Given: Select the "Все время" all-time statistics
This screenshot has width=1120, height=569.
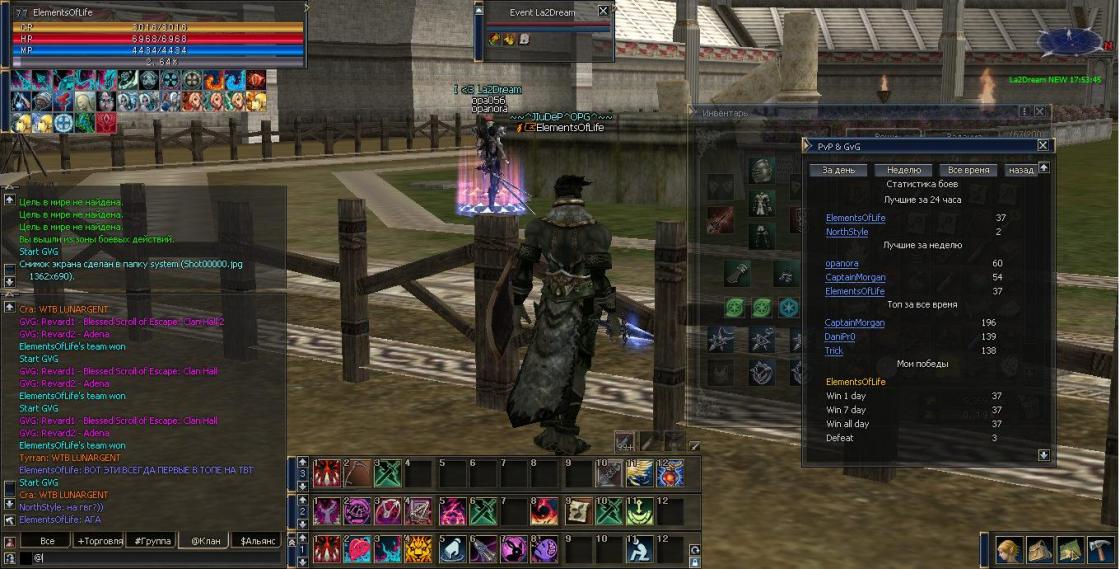Looking at the screenshot, I should 968,170.
